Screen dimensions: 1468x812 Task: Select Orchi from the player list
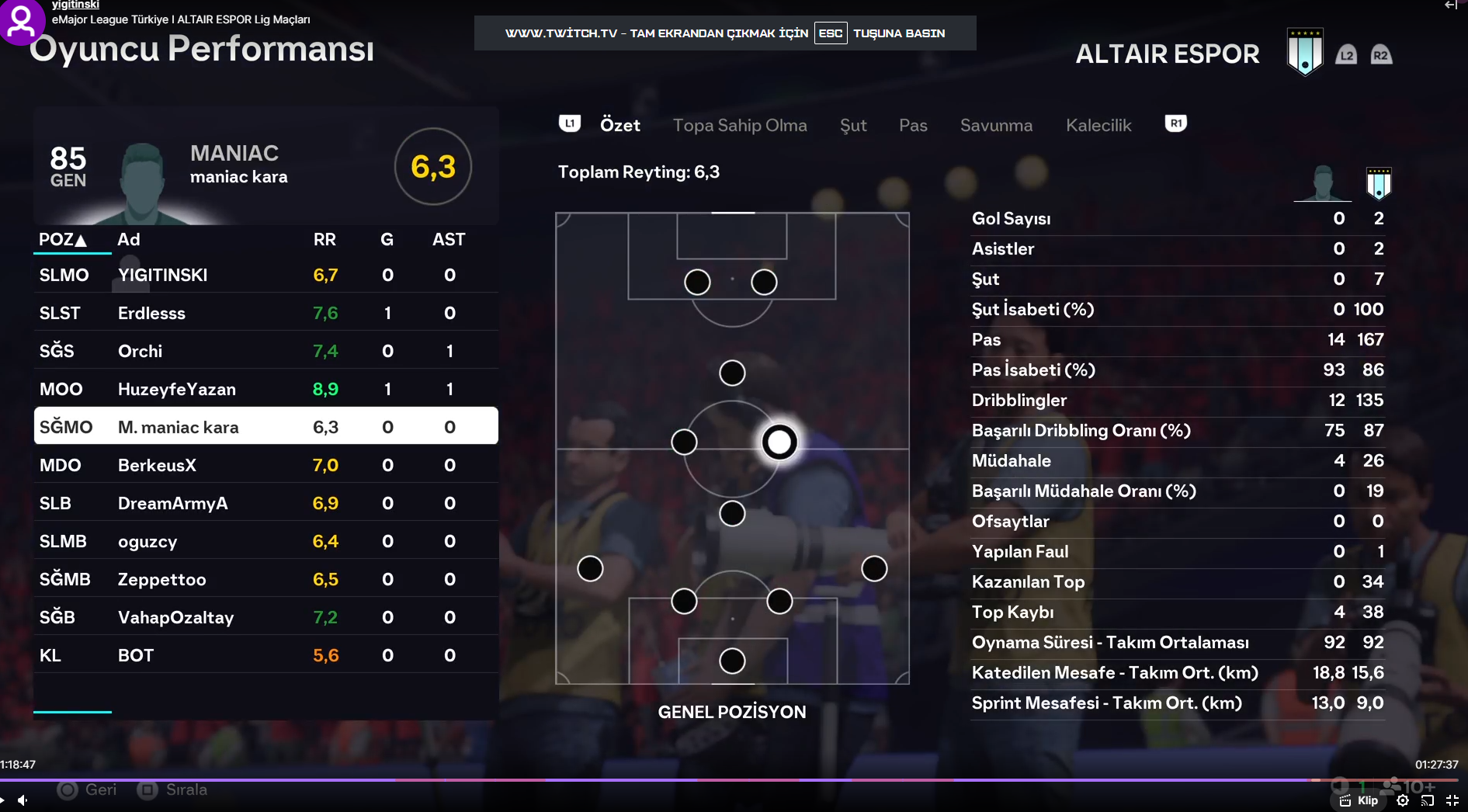265,351
